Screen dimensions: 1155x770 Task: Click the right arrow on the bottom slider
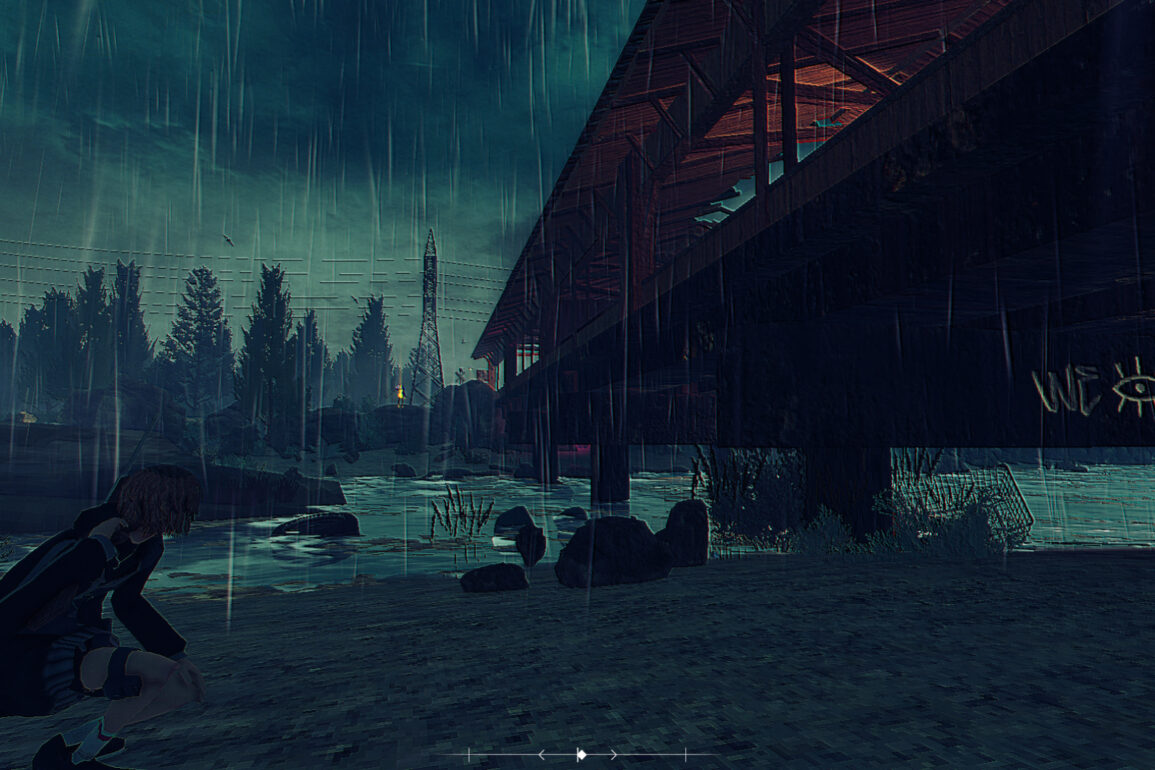tap(613, 754)
